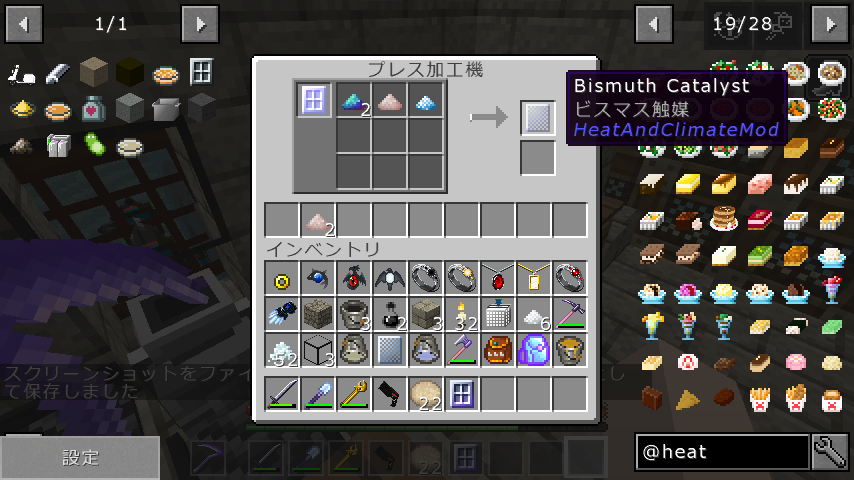Screen dimensions: 854x480
Task: Show next bookmark page on left panel
Action: pyautogui.click(x=200, y=23)
